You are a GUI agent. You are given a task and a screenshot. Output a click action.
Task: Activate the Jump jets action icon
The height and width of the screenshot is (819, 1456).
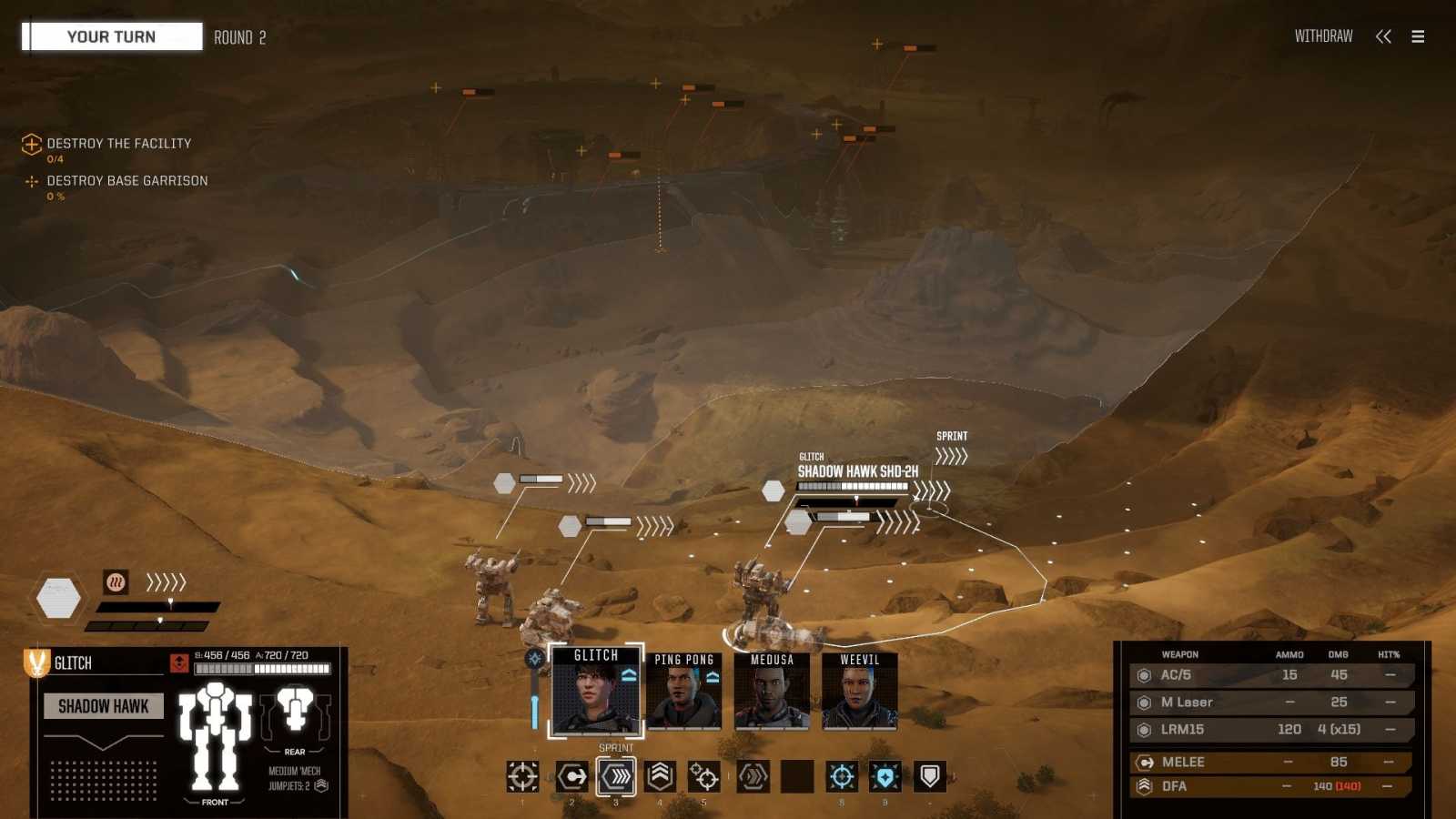click(x=661, y=776)
